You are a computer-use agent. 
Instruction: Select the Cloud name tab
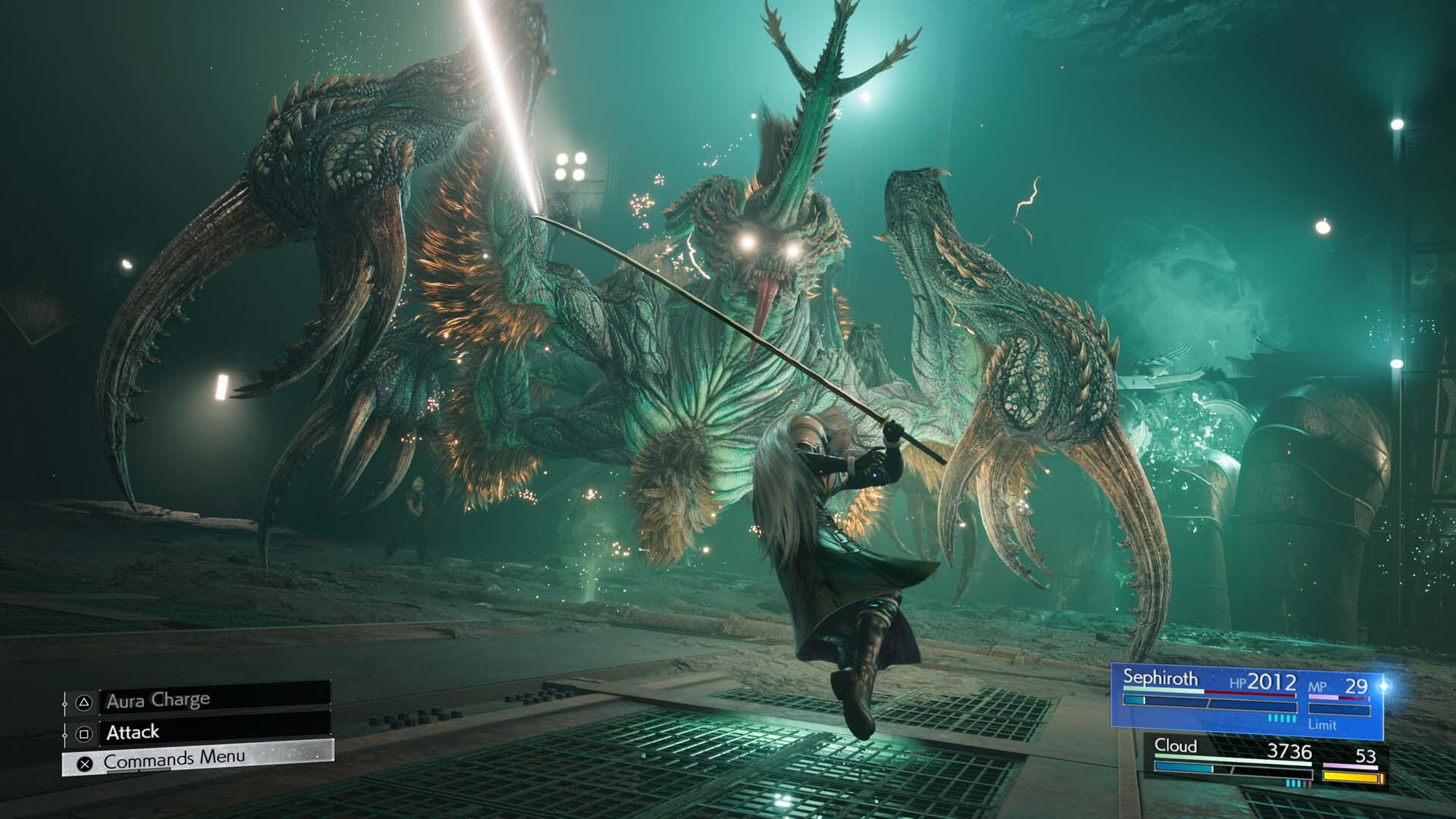pos(1177,746)
